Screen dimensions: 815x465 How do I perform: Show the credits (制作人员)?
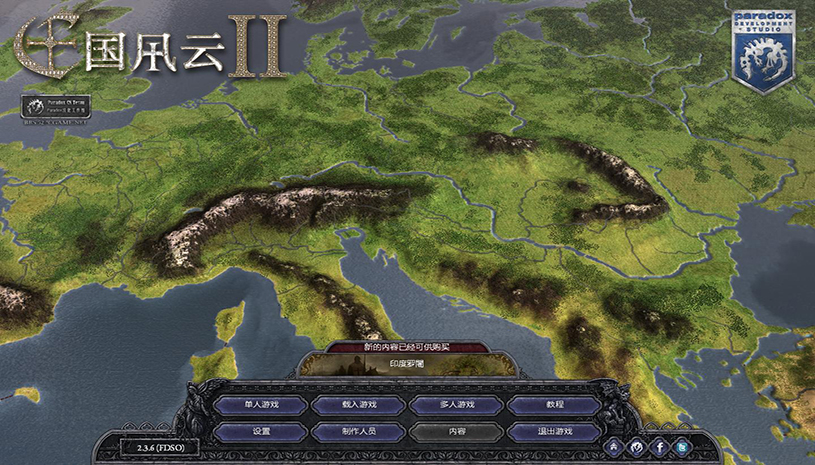360,432
